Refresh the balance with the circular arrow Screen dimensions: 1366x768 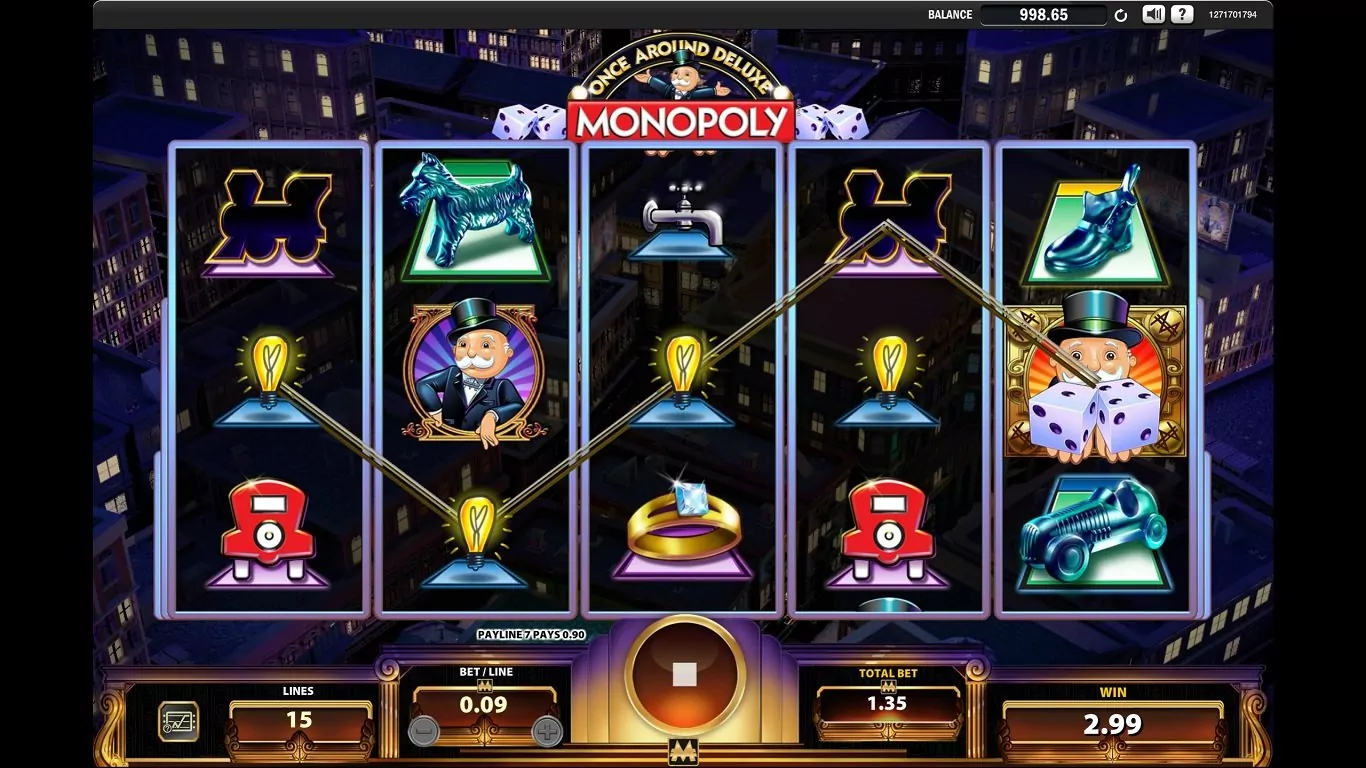click(1121, 15)
